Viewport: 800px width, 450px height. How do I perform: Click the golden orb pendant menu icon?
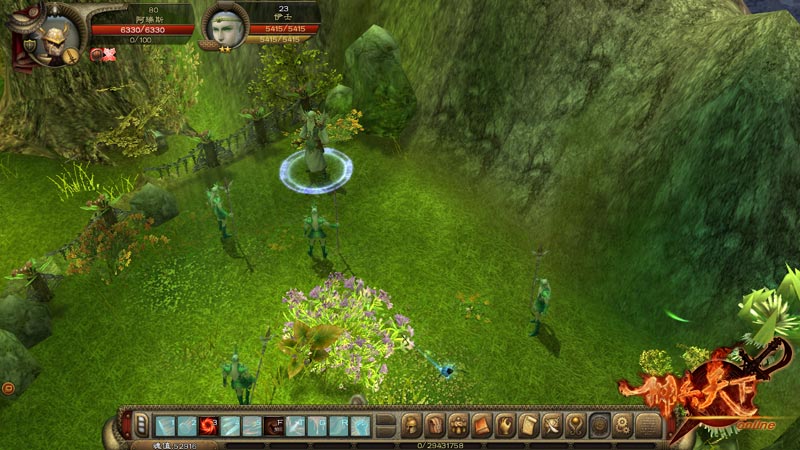[x=576, y=425]
